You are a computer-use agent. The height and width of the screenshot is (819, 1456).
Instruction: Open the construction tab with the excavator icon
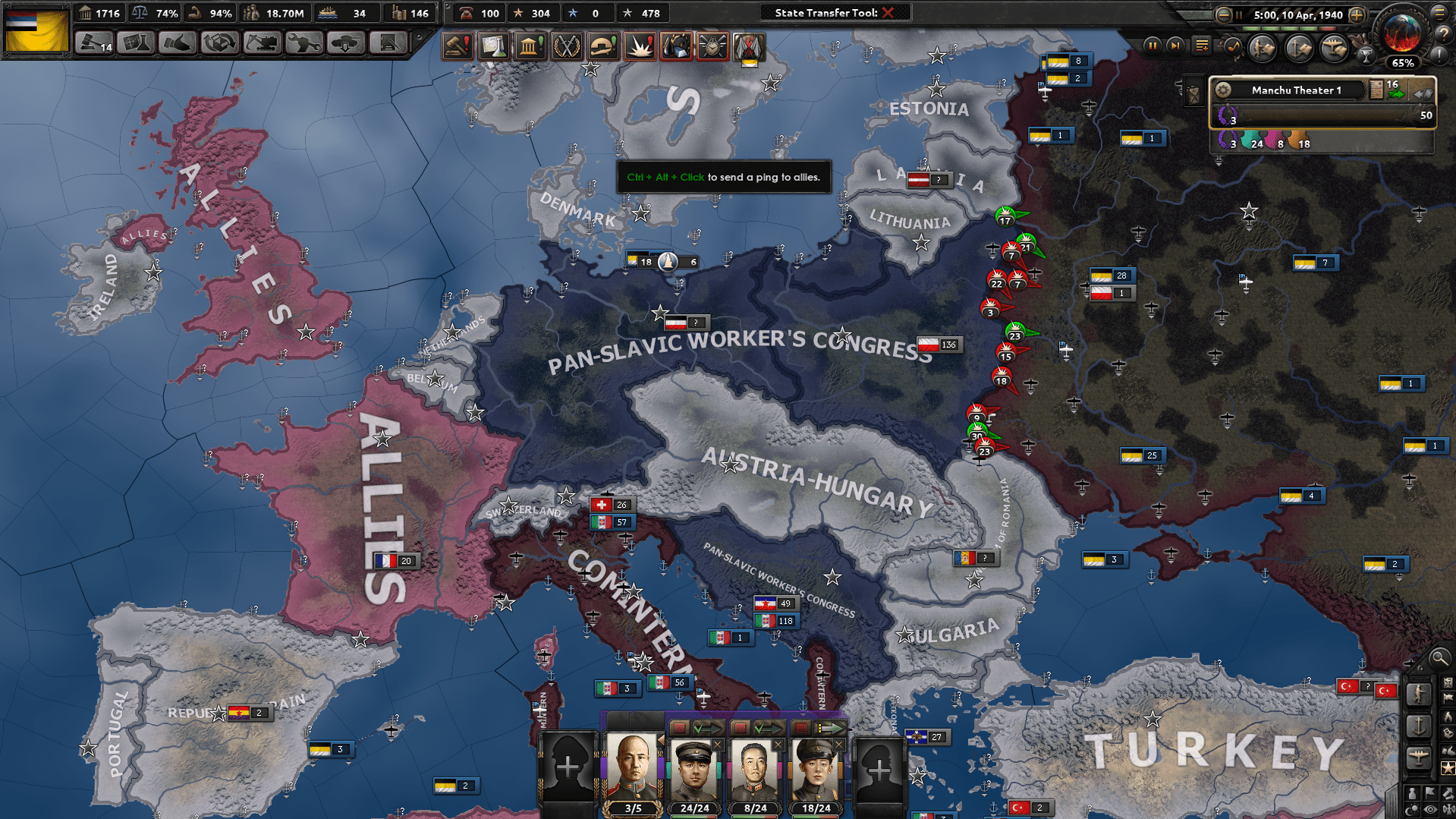262,46
